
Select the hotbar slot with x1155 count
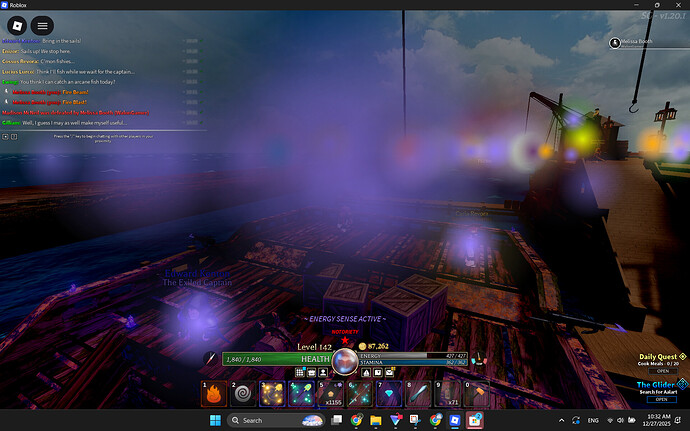coord(331,395)
